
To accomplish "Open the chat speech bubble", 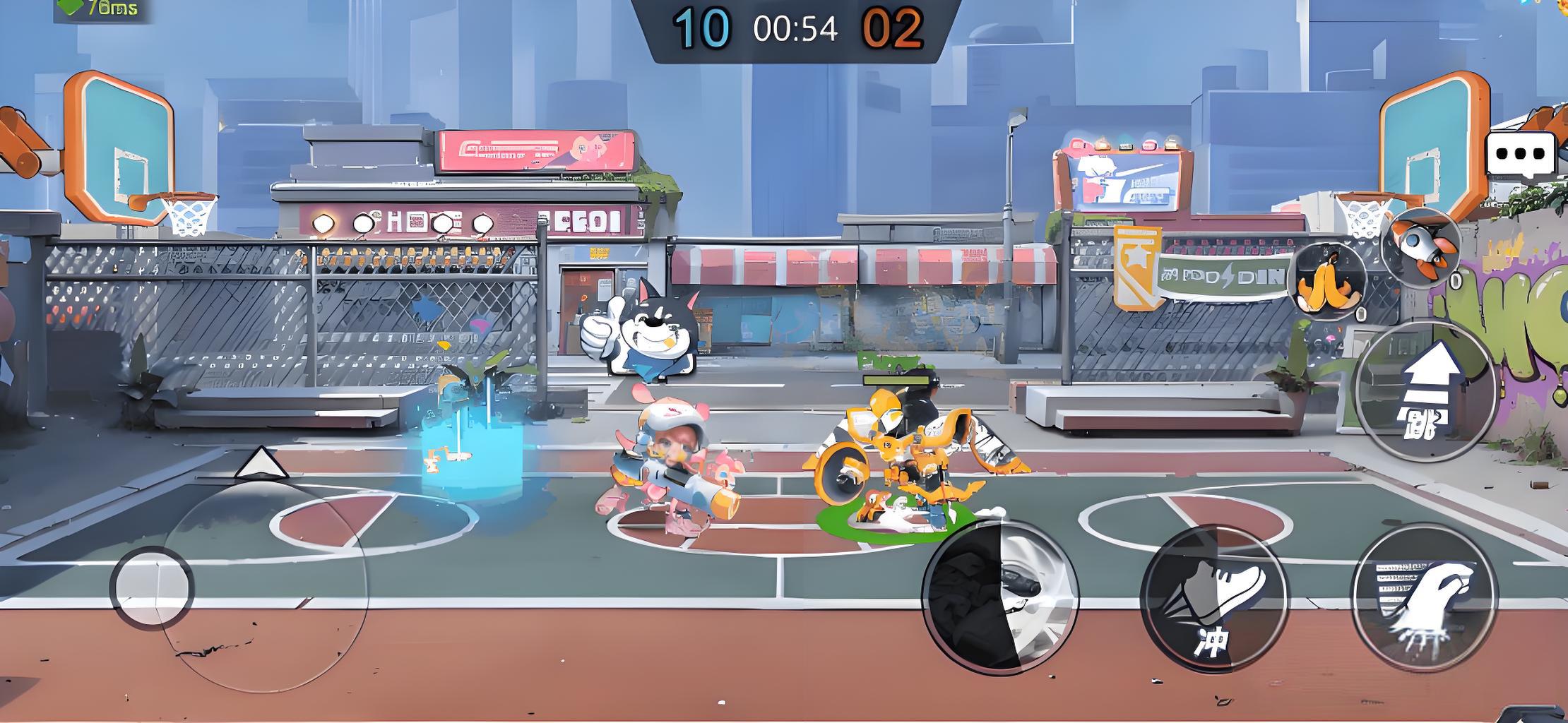I will click(1520, 154).
